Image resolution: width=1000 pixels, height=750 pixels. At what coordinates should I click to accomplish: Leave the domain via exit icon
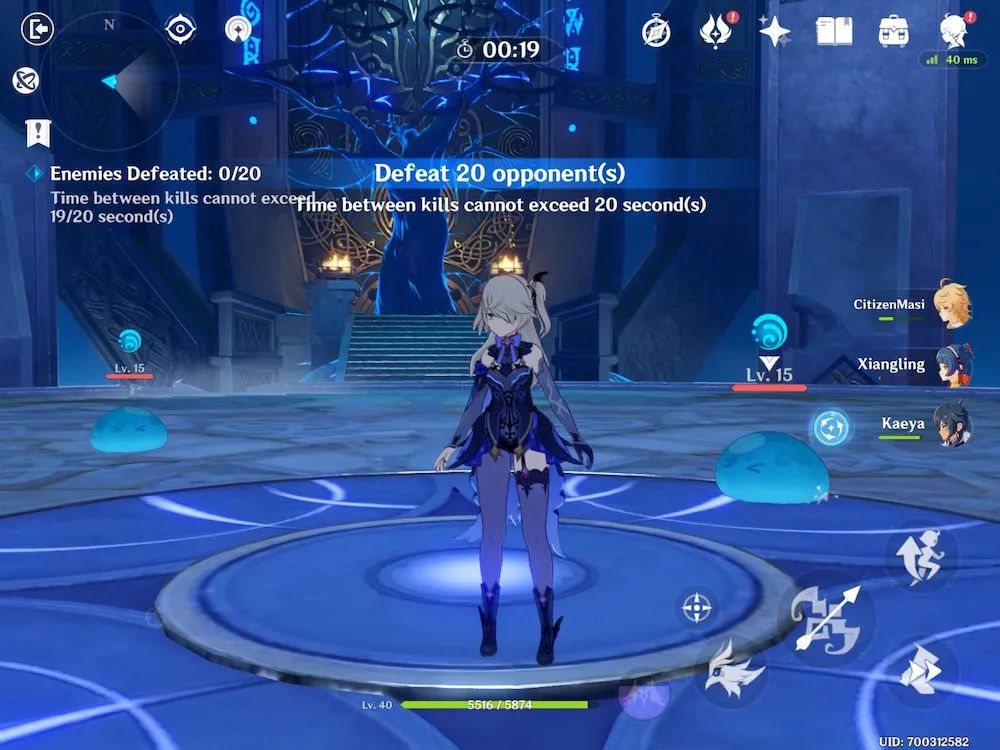pyautogui.click(x=37, y=29)
